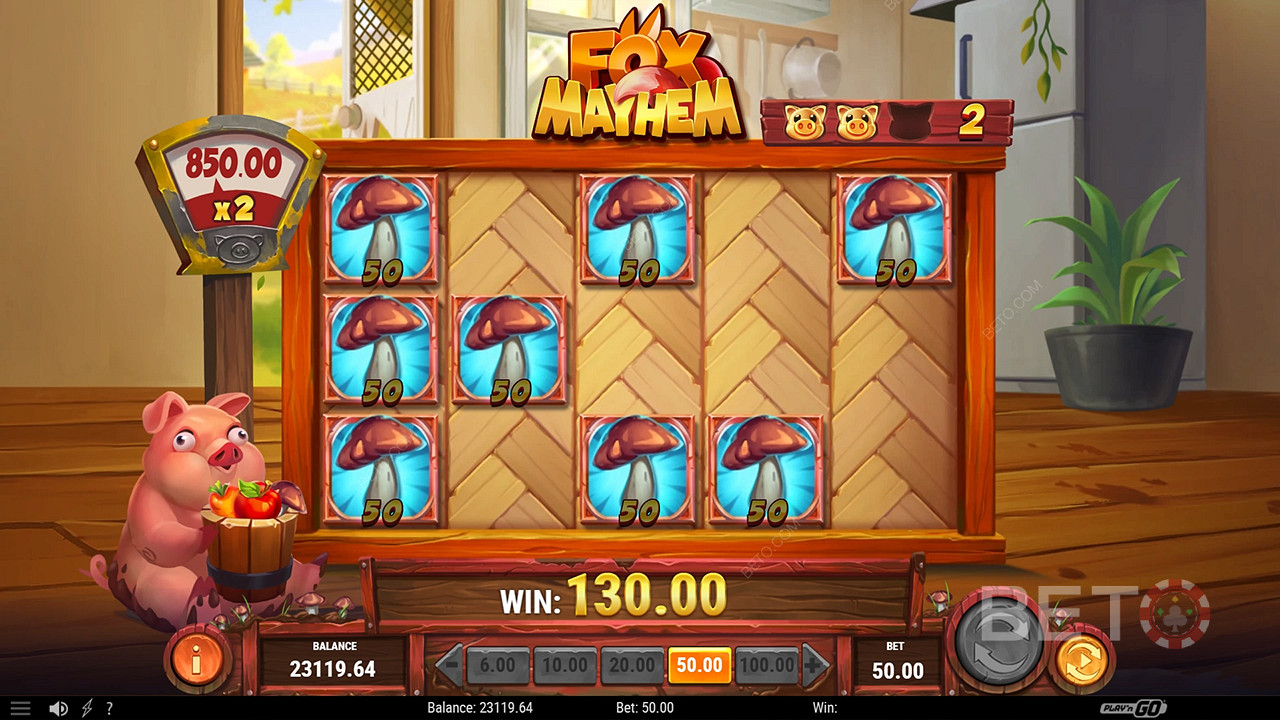The width and height of the screenshot is (1280, 720).
Task: Select the 6.00 bet amount
Action: click(x=497, y=666)
